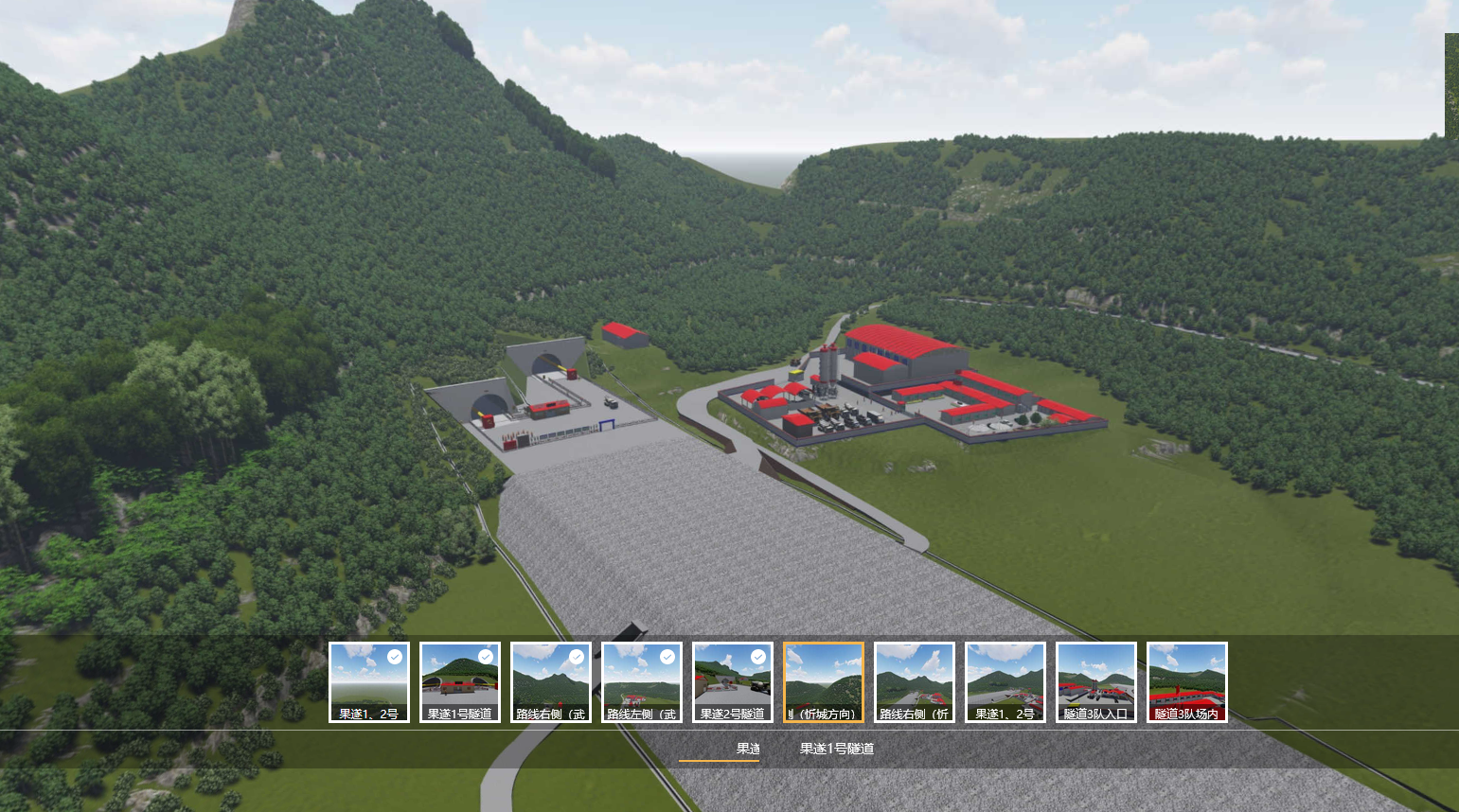The image size is (1459, 812).
Task: View the 隧道3队入口 scene thumbnail
Action: click(1095, 681)
